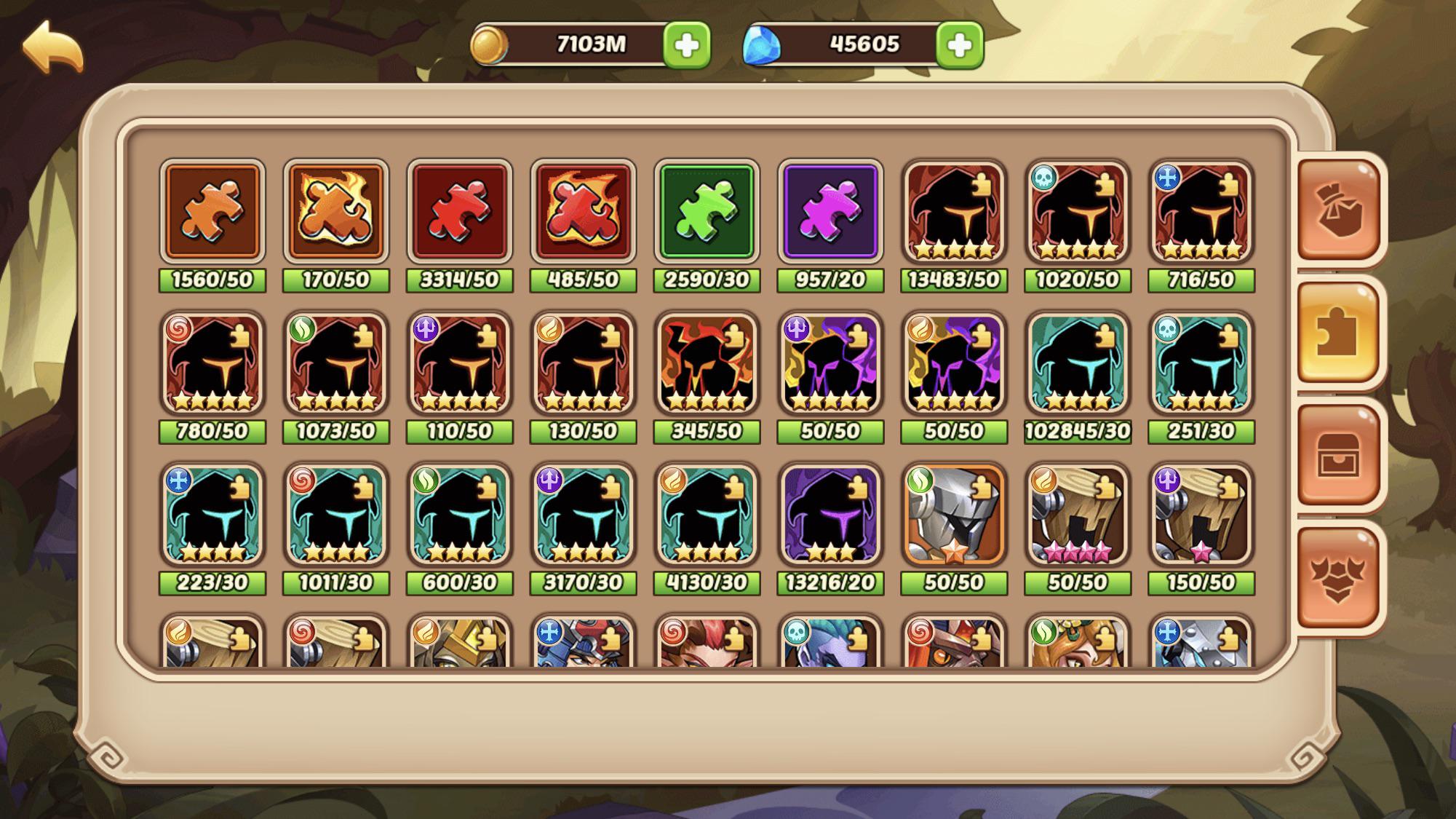1456x819 pixels.
Task: Select the green puzzle shard 2590/30
Action: (707, 212)
